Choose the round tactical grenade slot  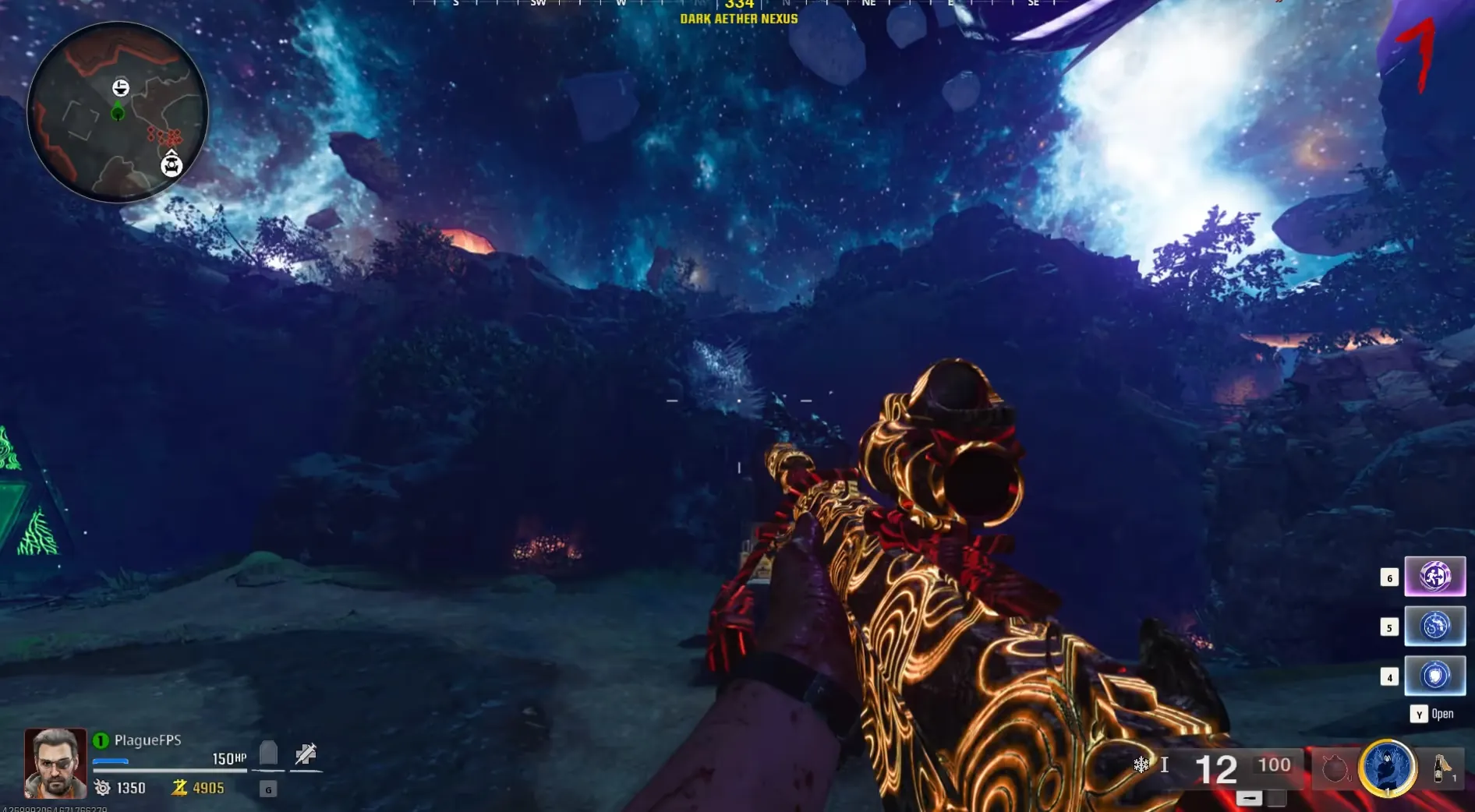[1335, 768]
